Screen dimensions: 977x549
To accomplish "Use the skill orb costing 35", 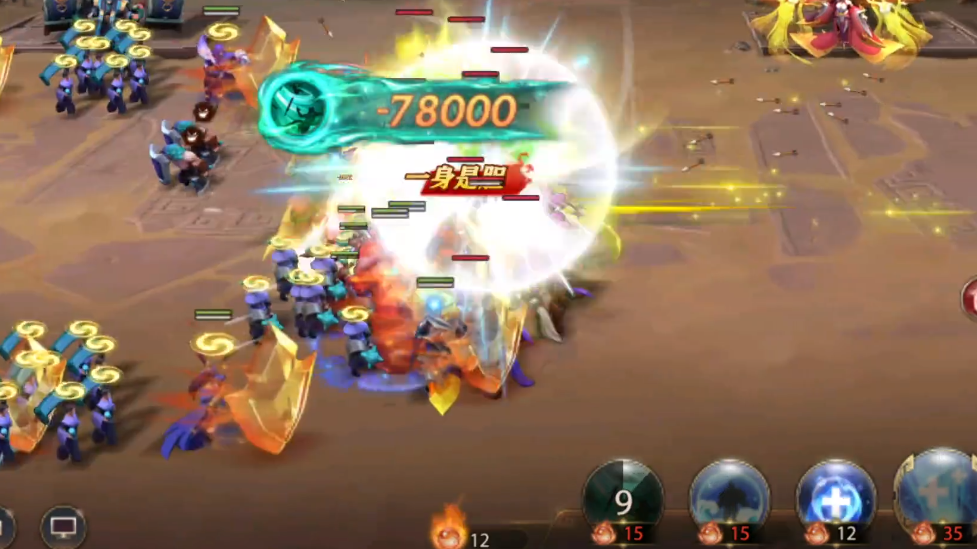I will tap(940, 493).
